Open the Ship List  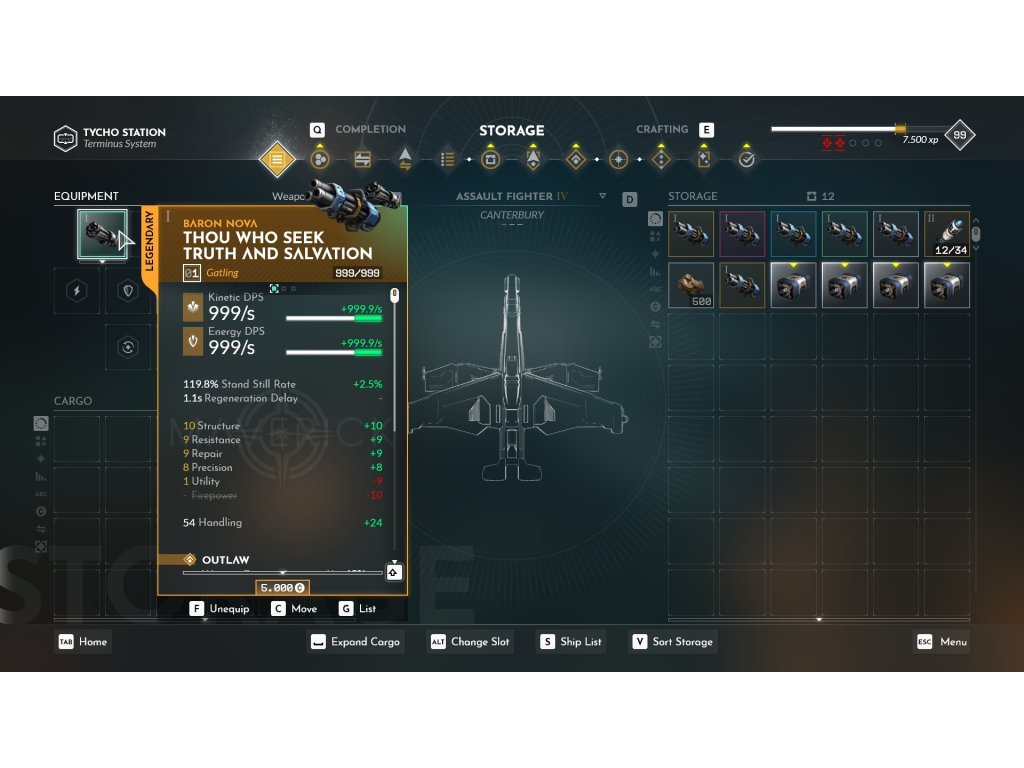(571, 642)
